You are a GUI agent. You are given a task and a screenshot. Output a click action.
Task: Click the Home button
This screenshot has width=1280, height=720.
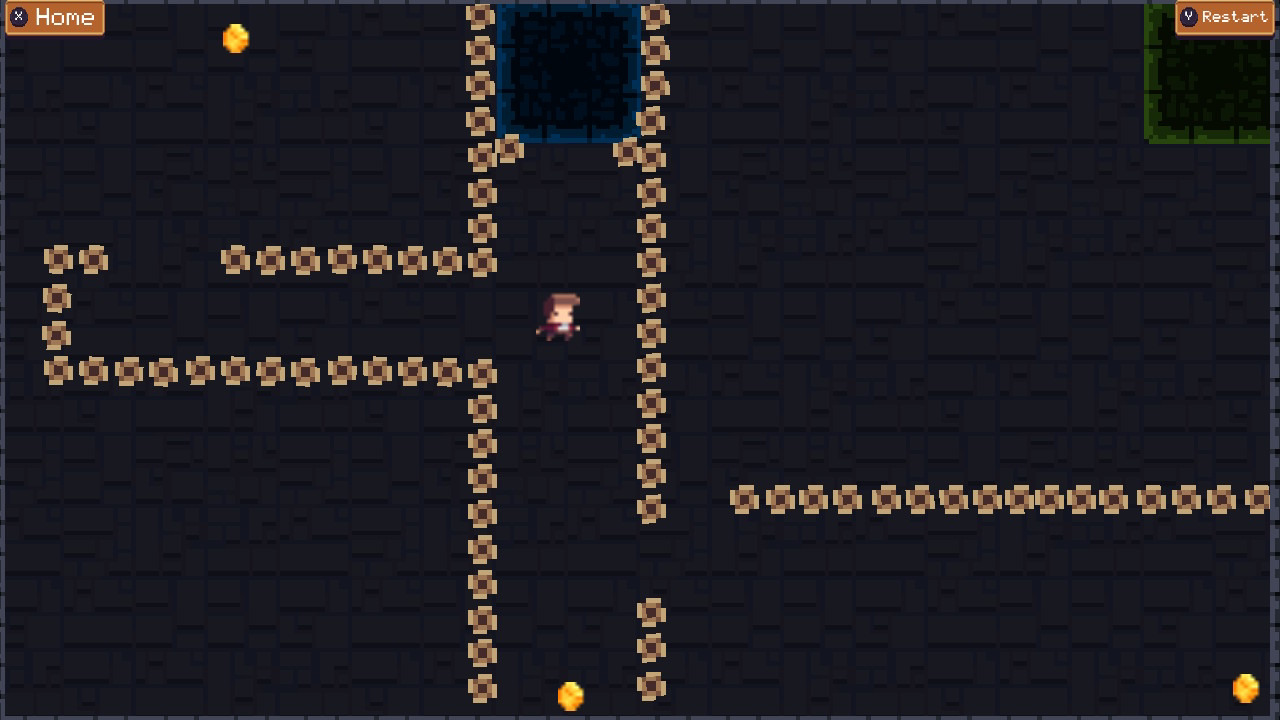pyautogui.click(x=55, y=17)
